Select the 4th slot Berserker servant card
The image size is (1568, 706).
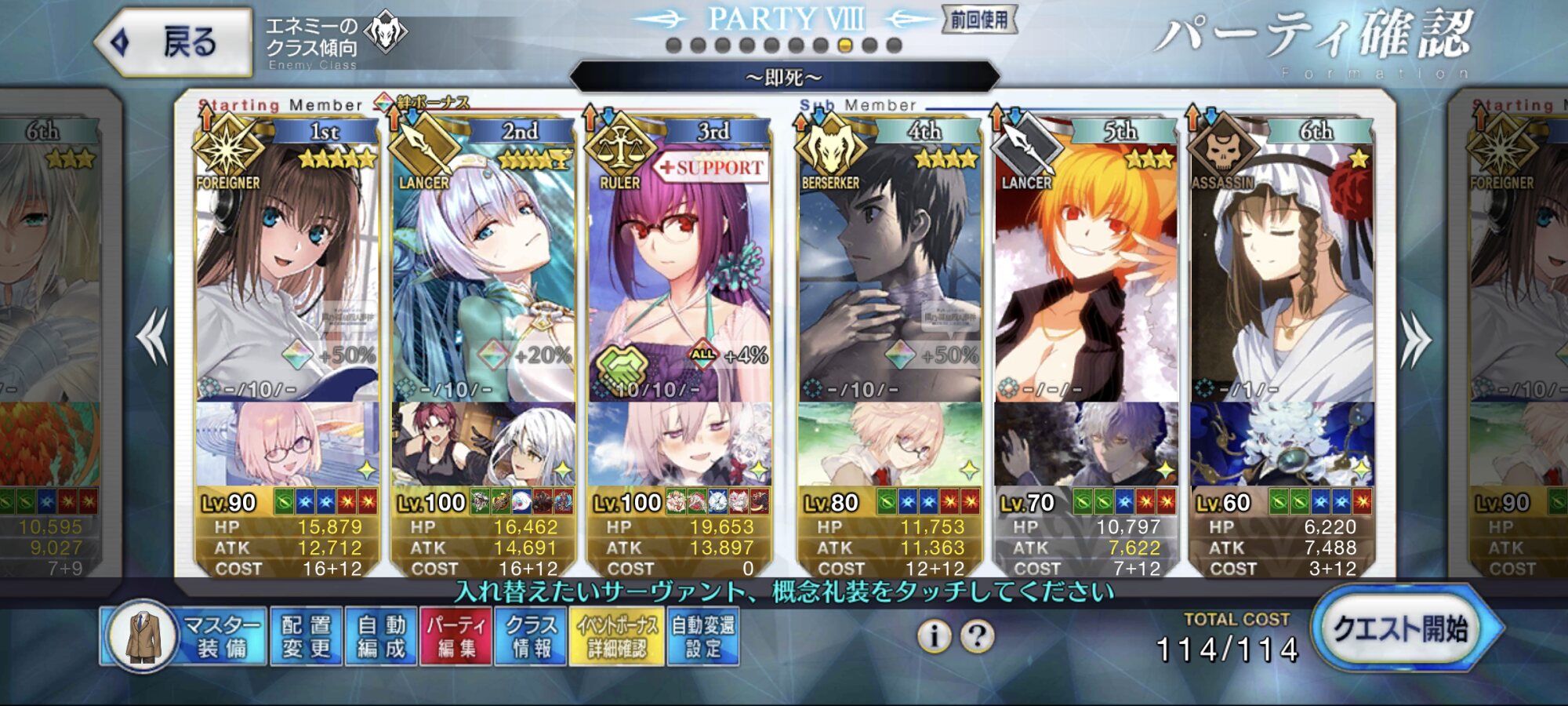pos(890,267)
